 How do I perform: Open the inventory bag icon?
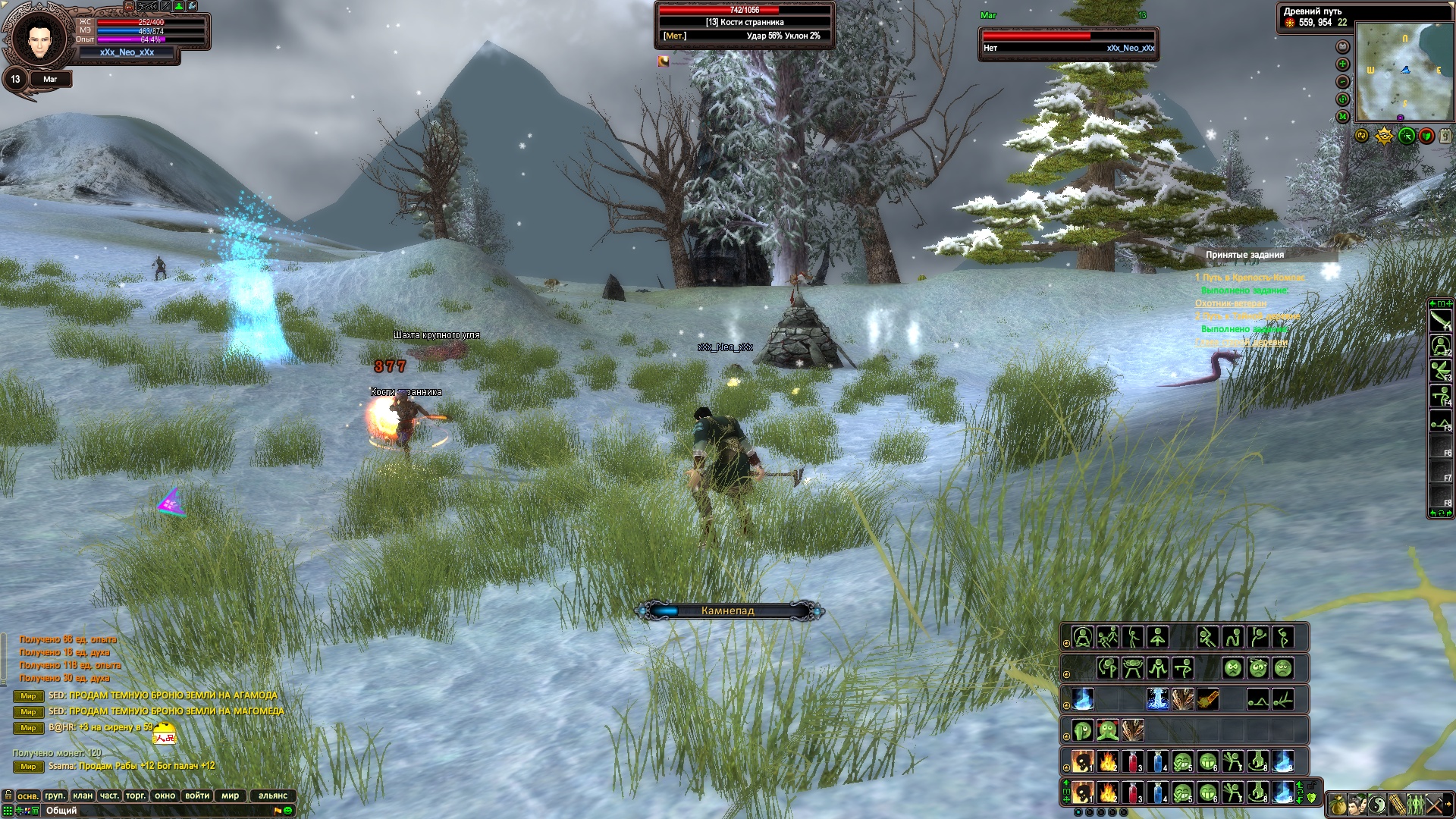tap(1338, 805)
